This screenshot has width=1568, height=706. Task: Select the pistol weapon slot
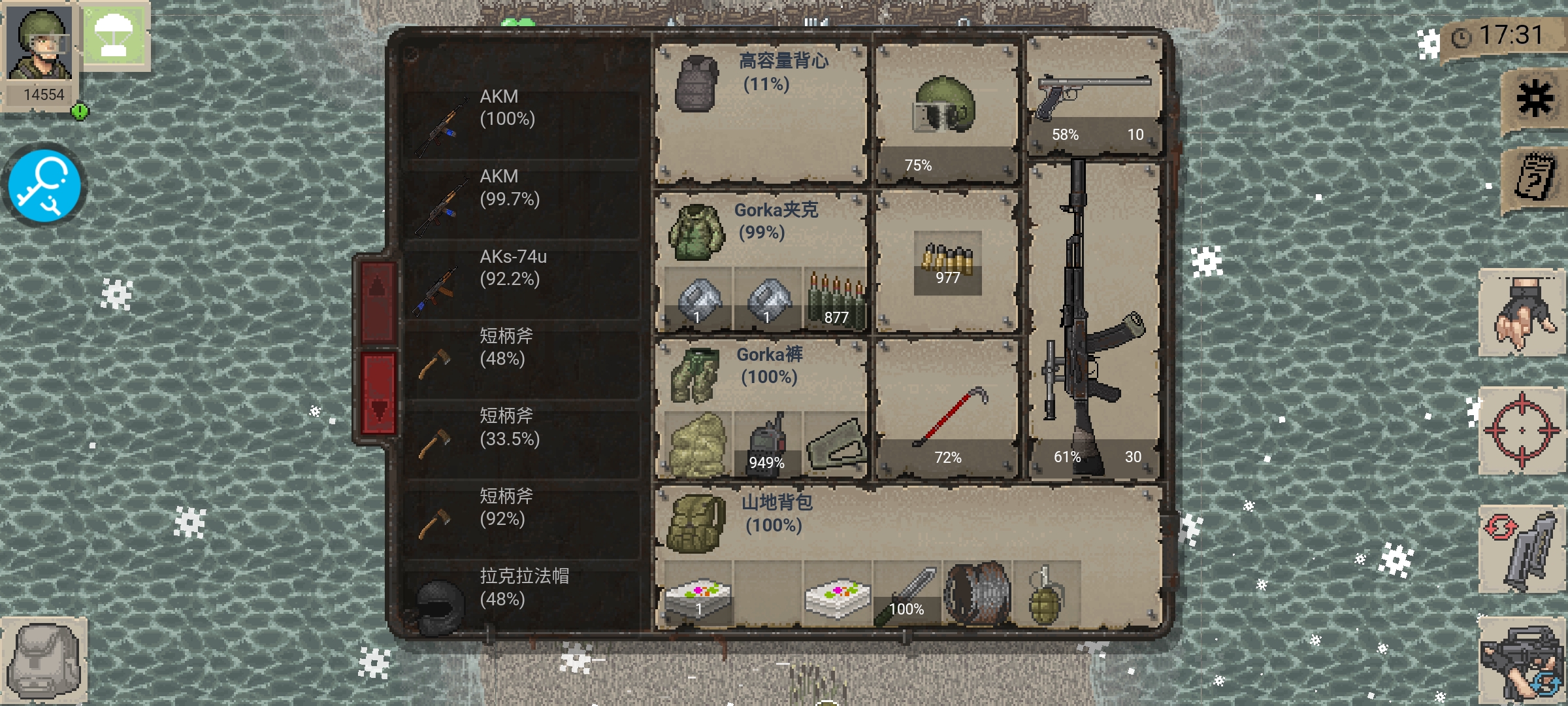click(1094, 98)
